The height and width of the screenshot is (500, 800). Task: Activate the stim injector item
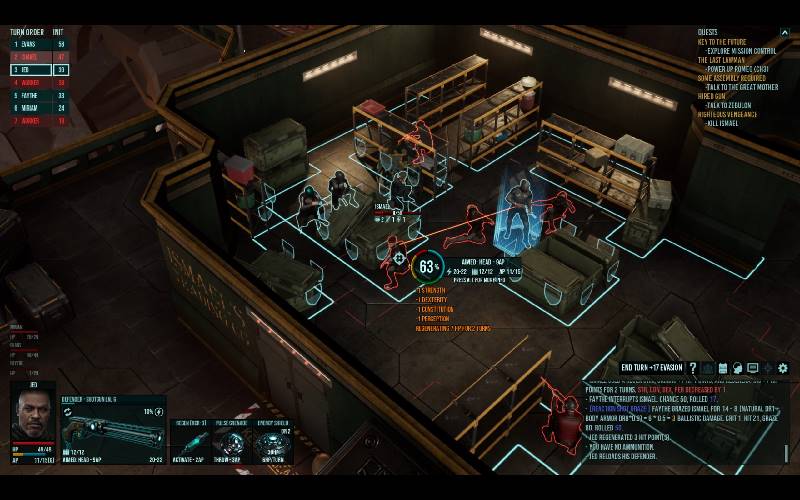(189, 442)
